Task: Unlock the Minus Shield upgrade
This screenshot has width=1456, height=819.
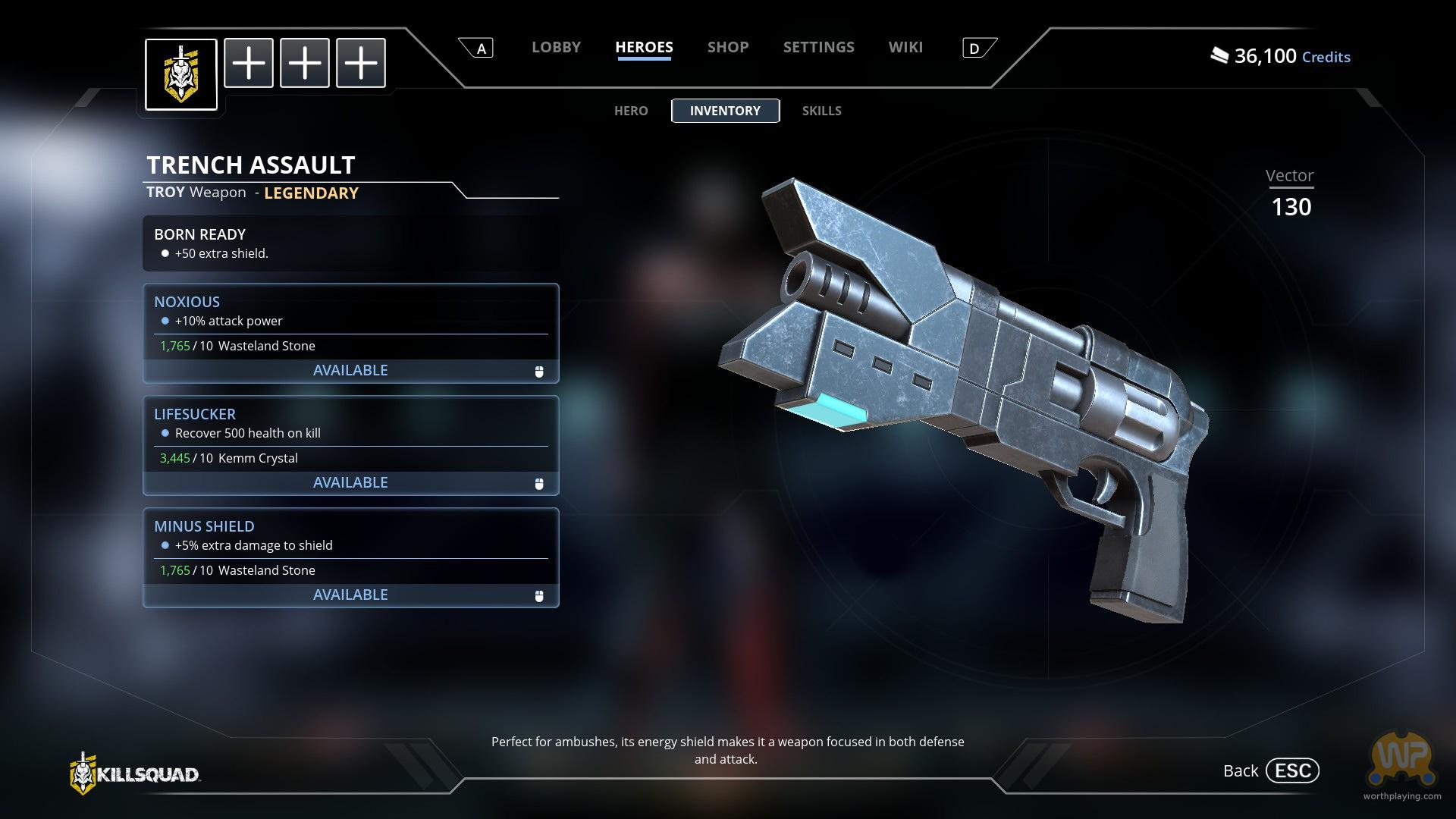Action: point(350,595)
